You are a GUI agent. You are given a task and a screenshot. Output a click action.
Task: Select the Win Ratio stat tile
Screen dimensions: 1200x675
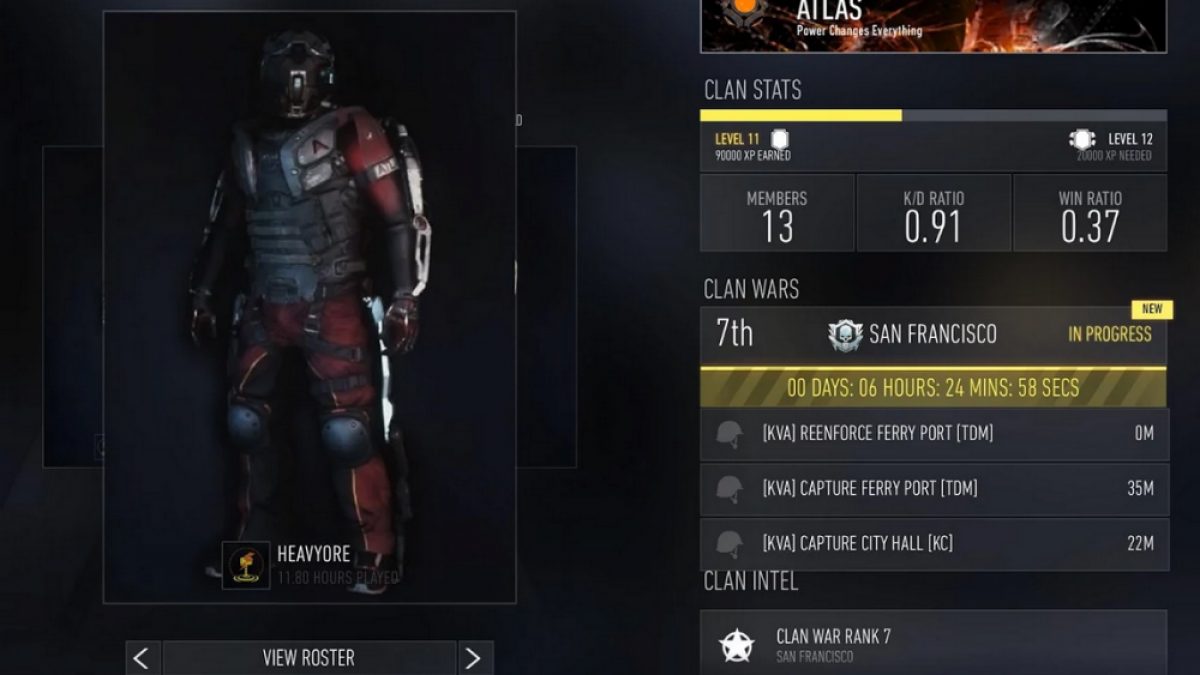1090,213
